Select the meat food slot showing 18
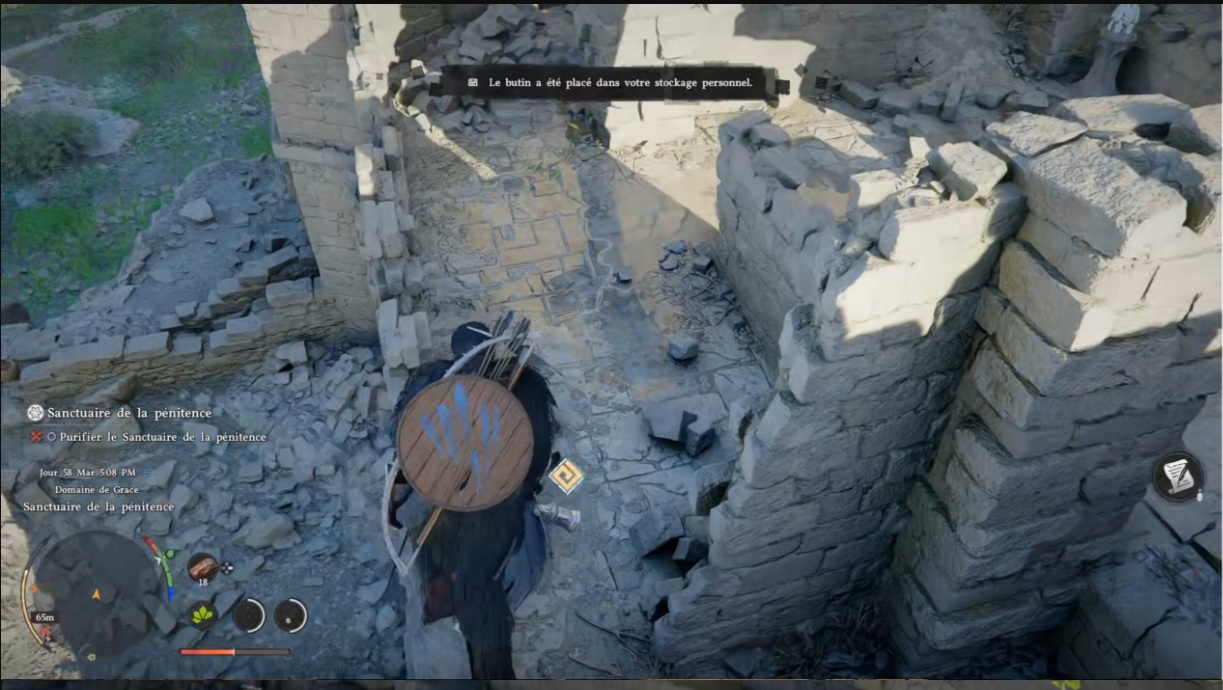This screenshot has width=1223, height=690. click(x=202, y=567)
